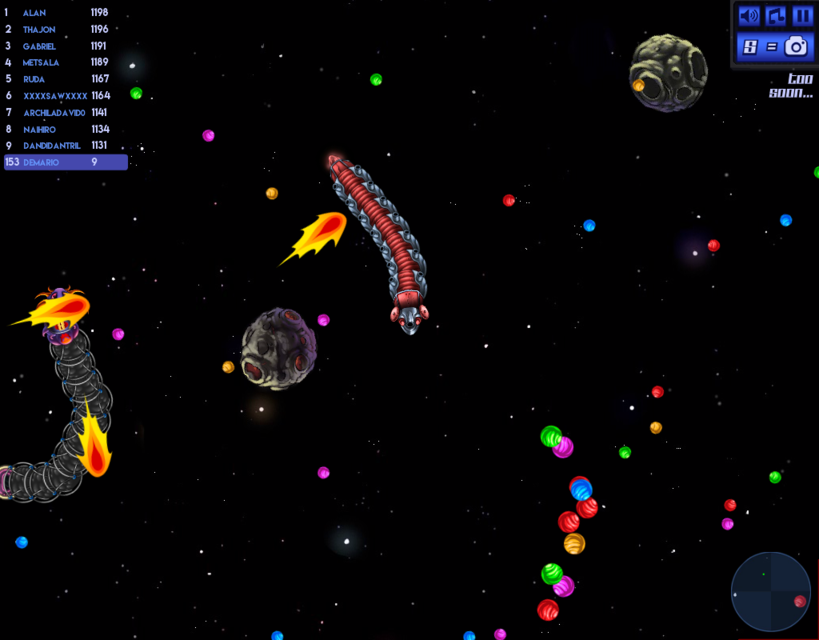819x640 pixels.
Task: Toggle the music note button
Action: tap(775, 16)
